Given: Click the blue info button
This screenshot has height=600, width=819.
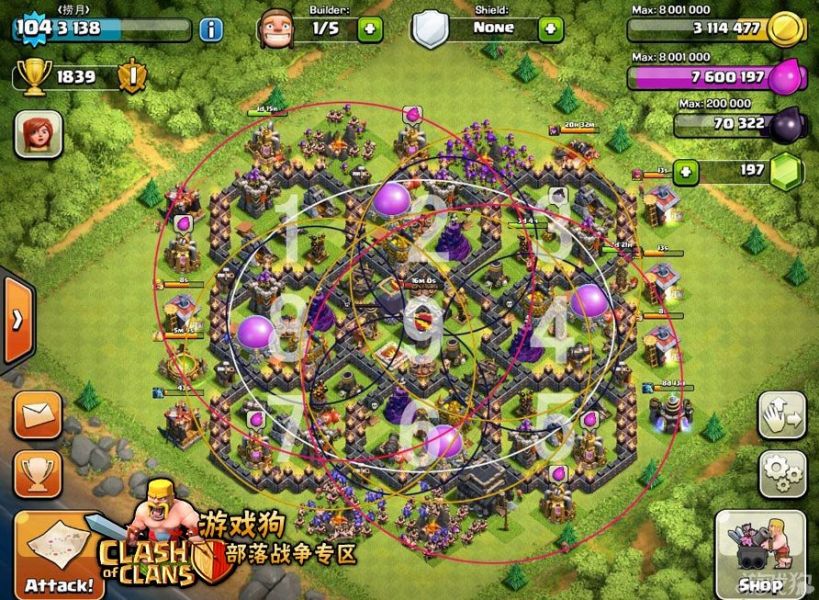Looking at the screenshot, I should point(211,28).
